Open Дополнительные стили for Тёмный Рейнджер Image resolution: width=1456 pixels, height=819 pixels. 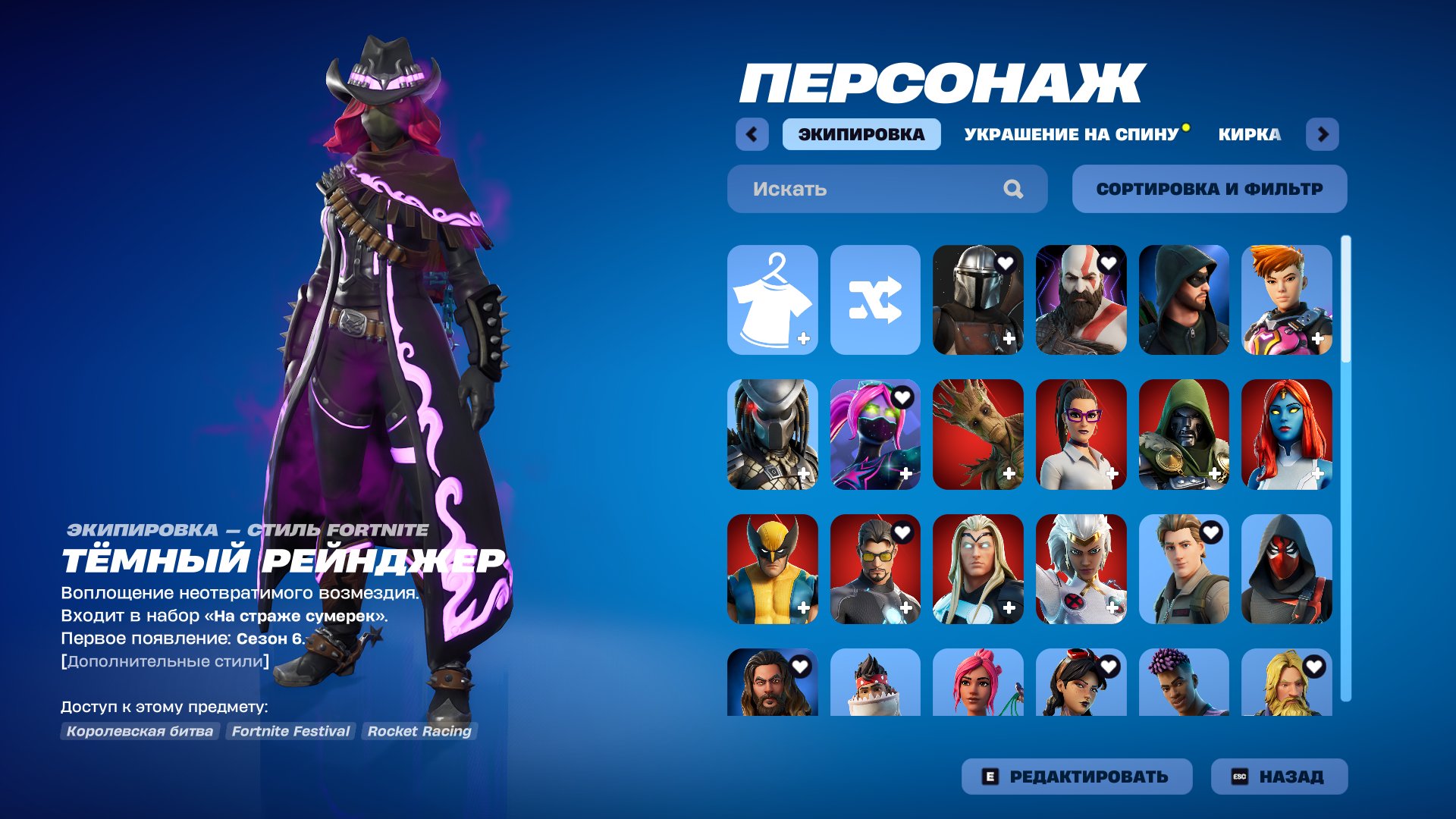163,660
